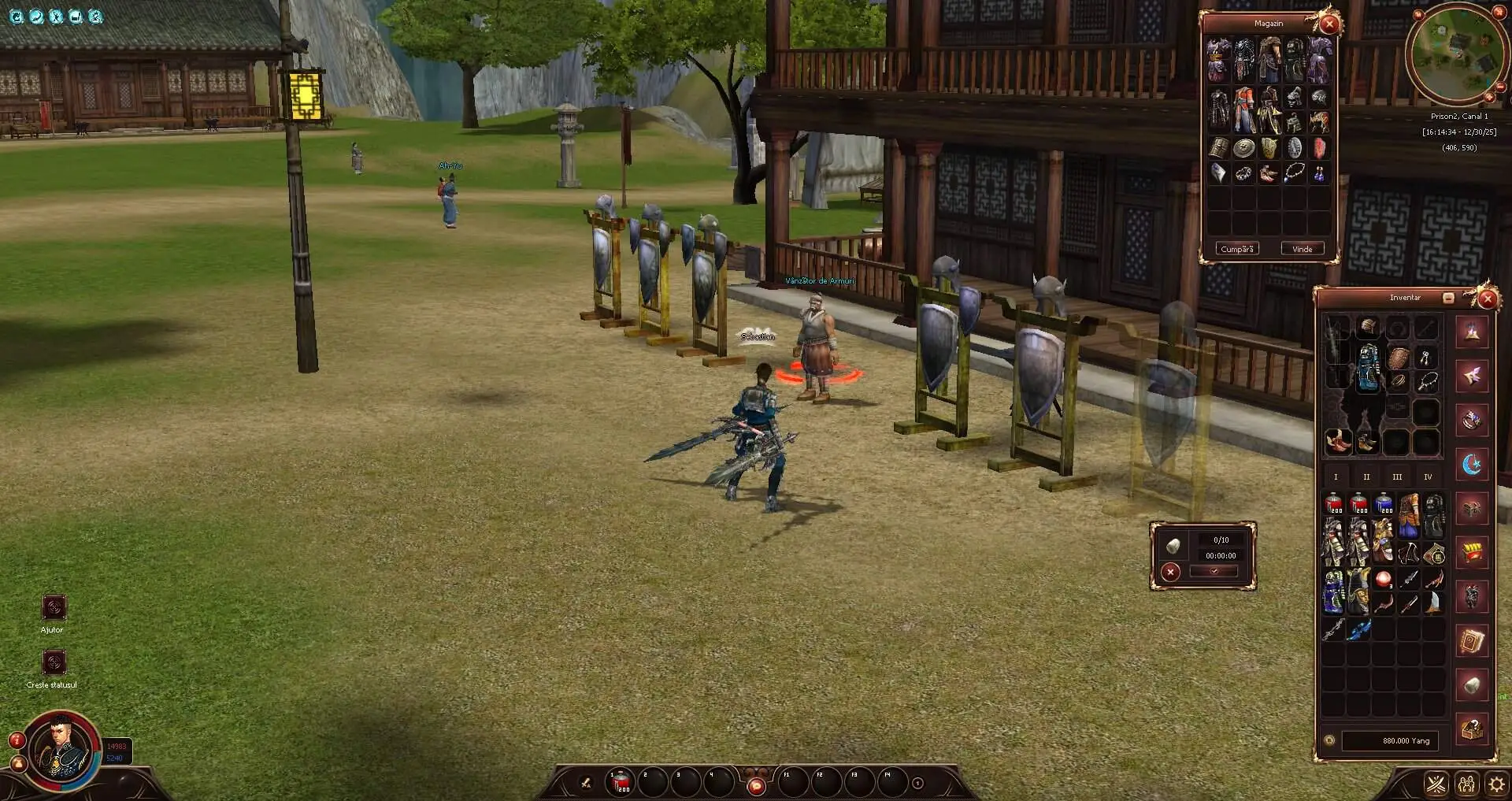Screen dimensions: 1512x801
Task: Click the Vinde sell button
Action: (1302, 249)
